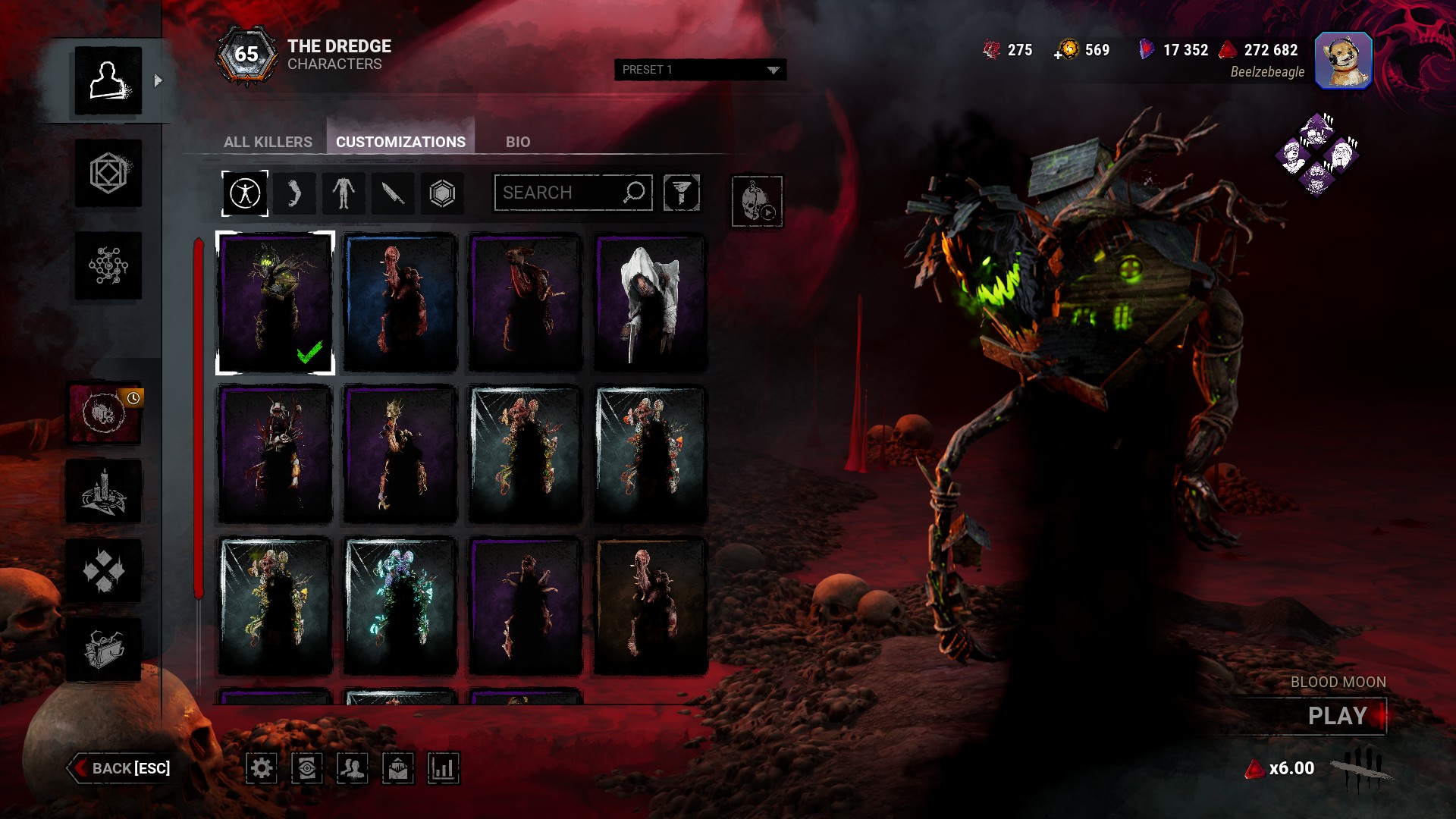
Task: Open the filter funnel button
Action: click(681, 193)
